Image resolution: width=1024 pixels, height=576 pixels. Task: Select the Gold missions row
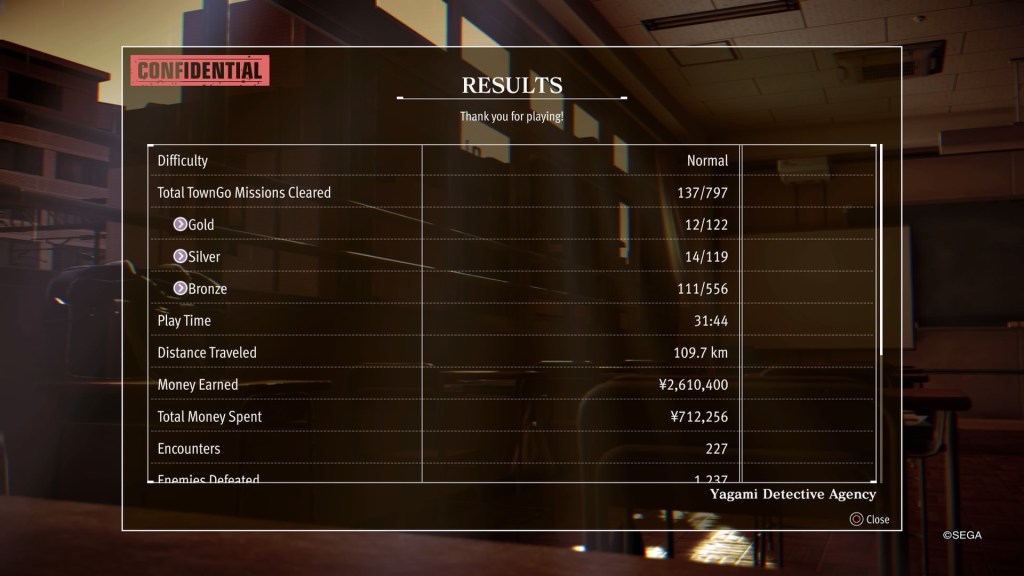(x=440, y=225)
